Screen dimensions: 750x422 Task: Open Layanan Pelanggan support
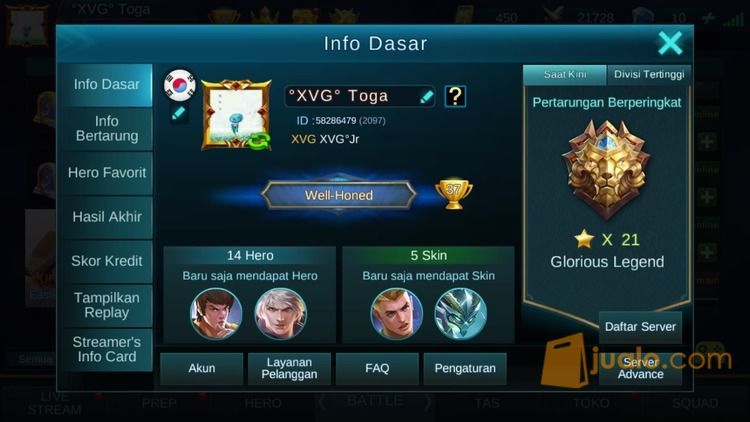tap(289, 368)
